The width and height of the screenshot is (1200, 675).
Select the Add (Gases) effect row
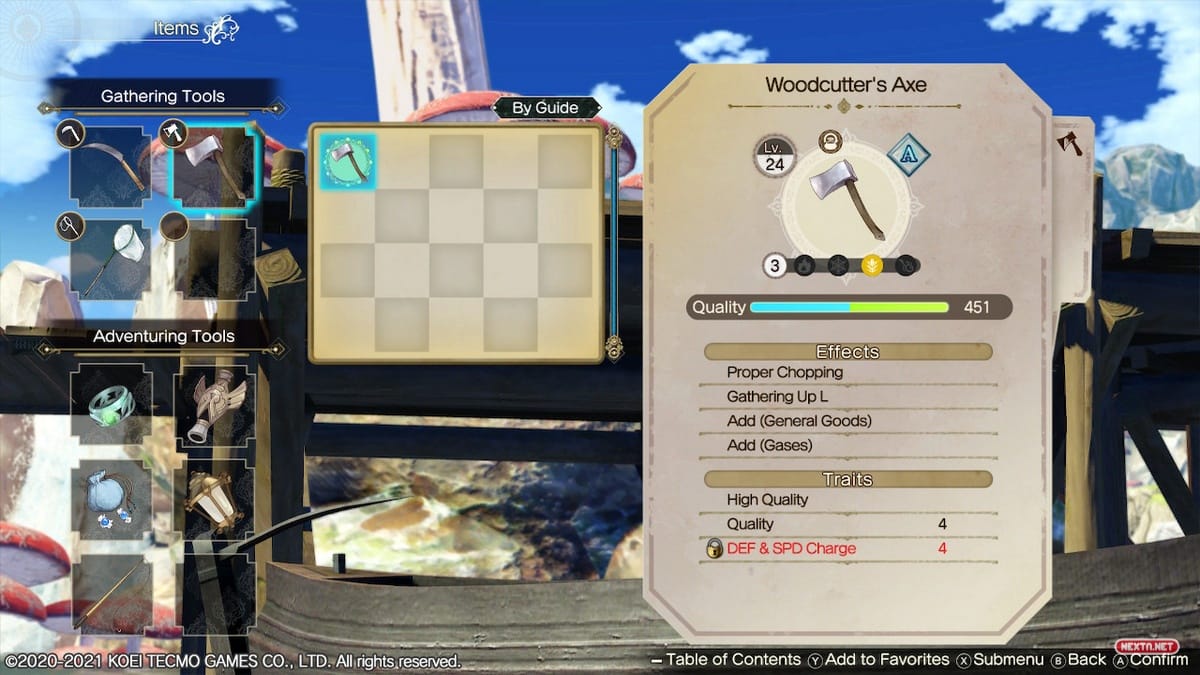tap(769, 445)
